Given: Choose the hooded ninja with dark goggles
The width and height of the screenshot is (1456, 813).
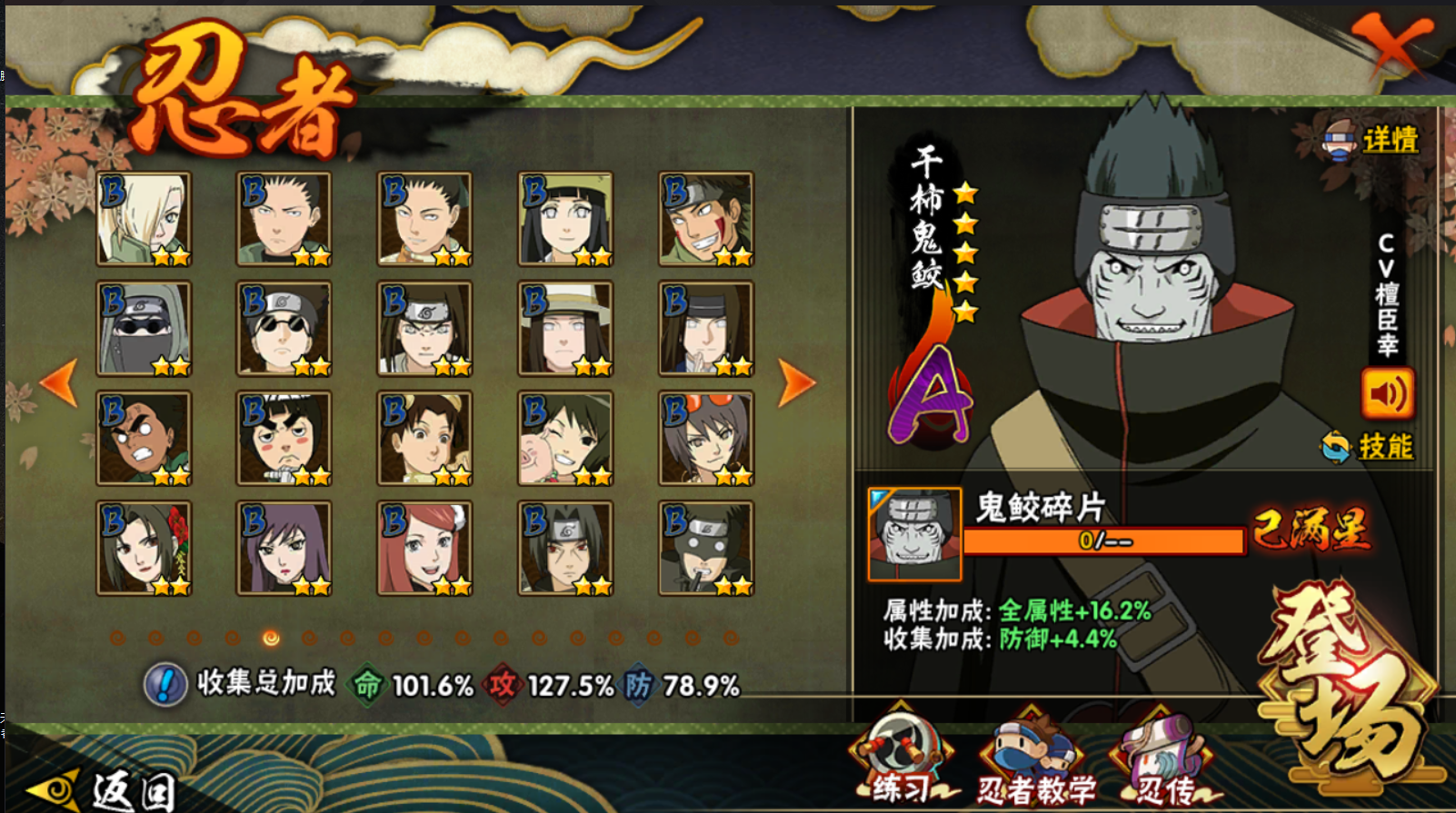Looking at the screenshot, I should (x=144, y=328).
